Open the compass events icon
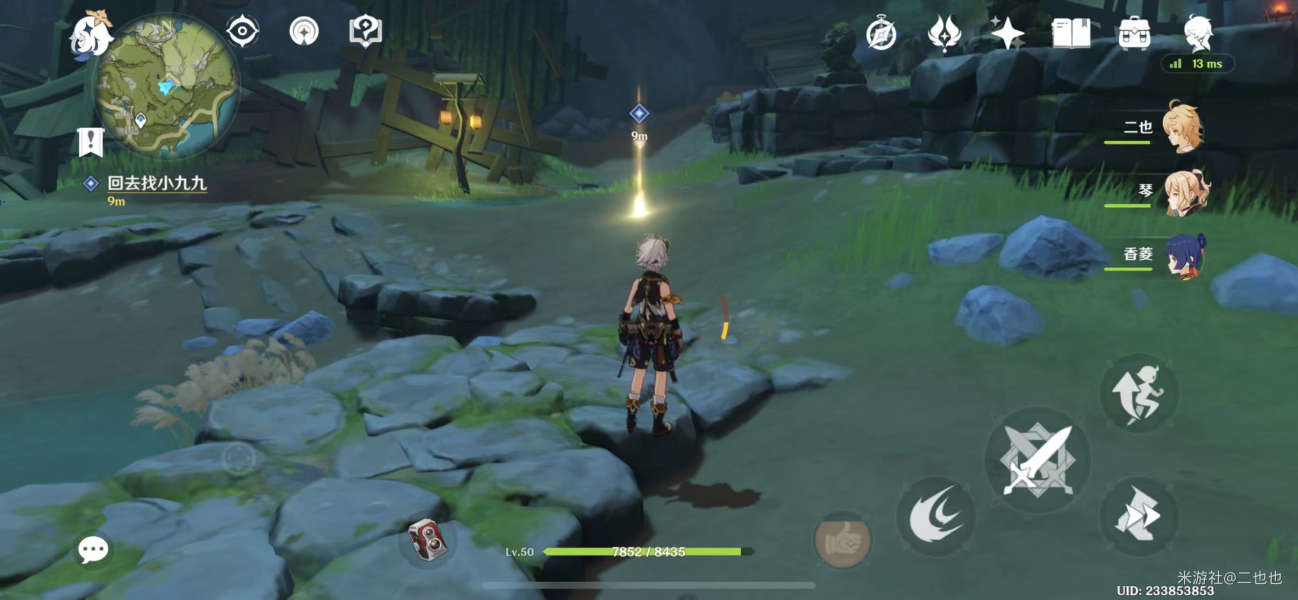 point(881,33)
